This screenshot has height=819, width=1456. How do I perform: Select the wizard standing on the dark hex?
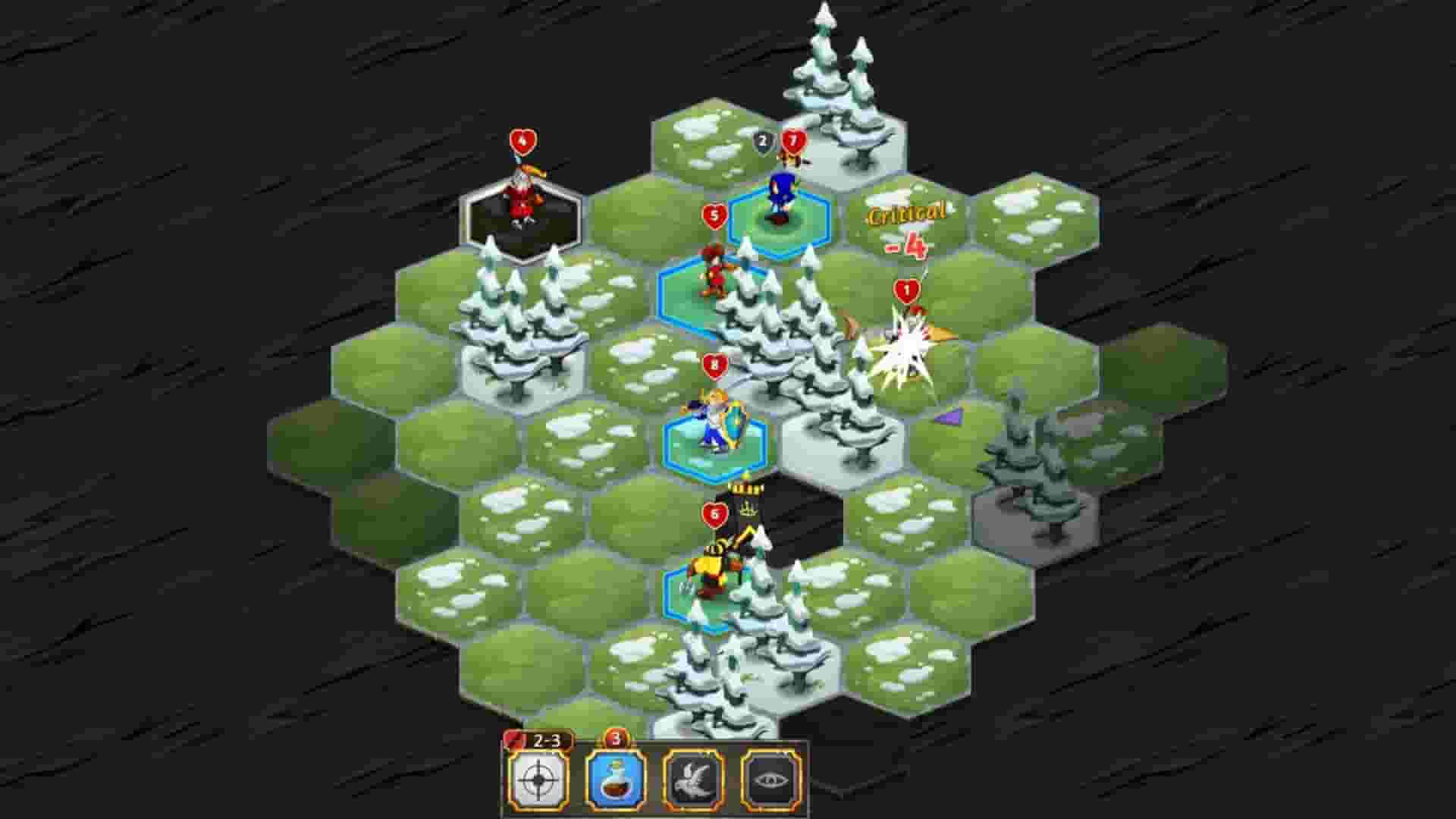(x=522, y=196)
